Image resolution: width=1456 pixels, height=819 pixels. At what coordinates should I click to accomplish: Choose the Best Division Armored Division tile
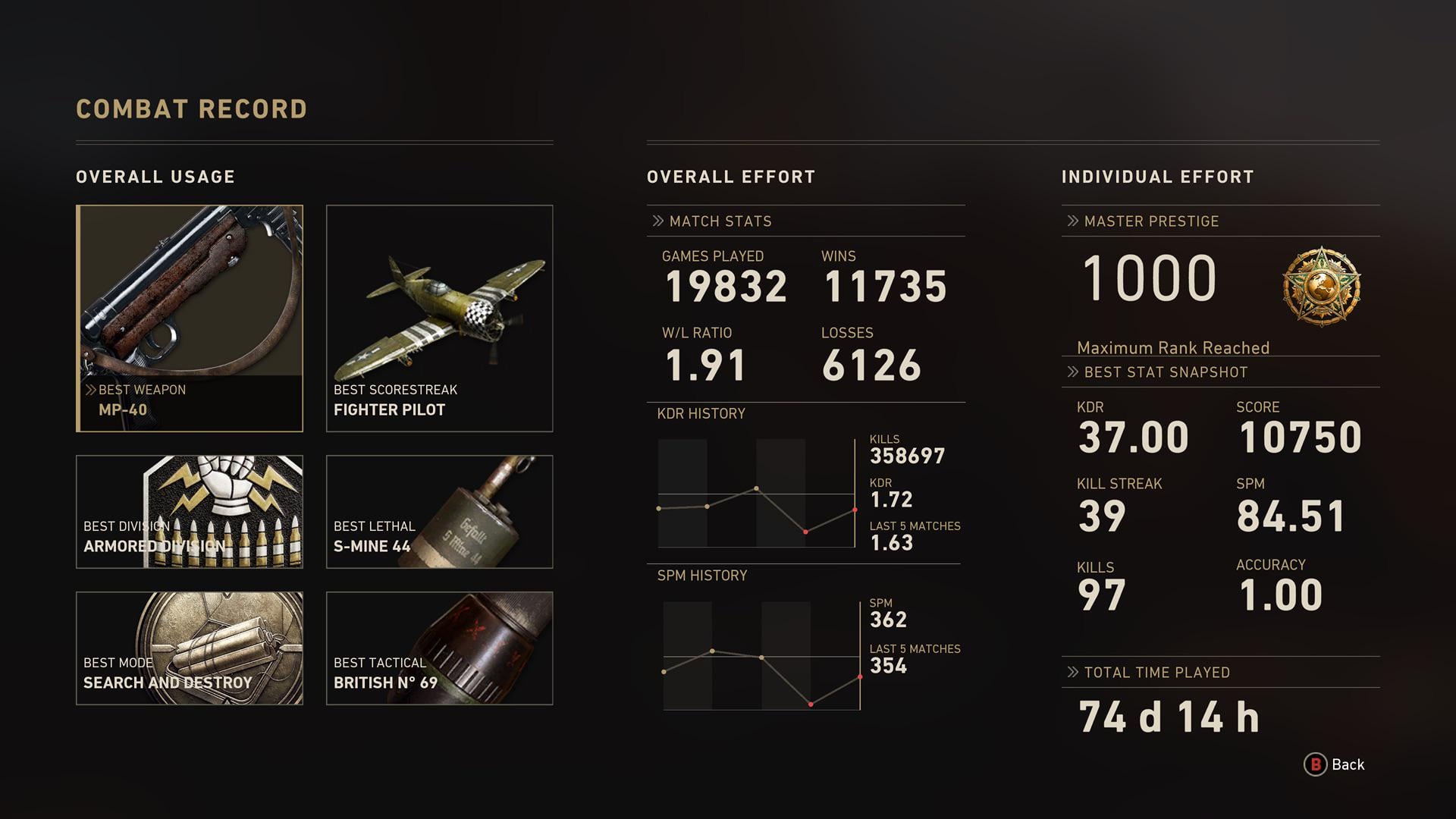coord(190,512)
